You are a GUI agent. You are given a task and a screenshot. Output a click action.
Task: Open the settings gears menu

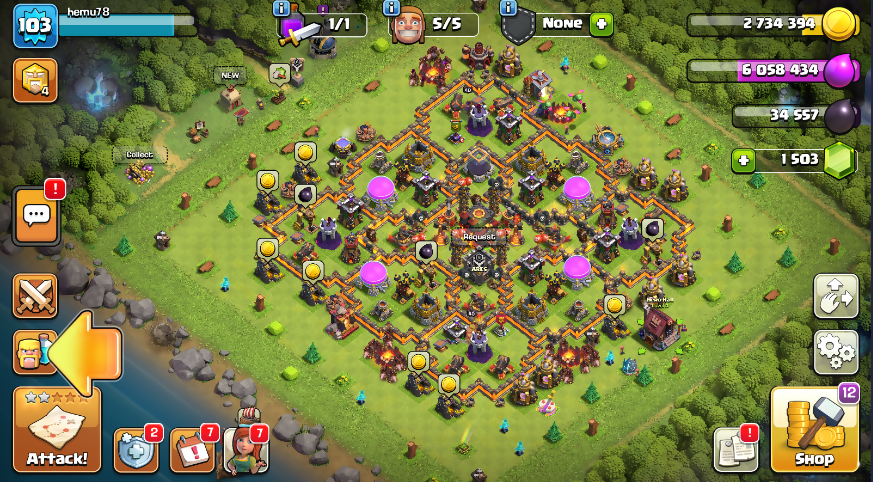point(836,350)
